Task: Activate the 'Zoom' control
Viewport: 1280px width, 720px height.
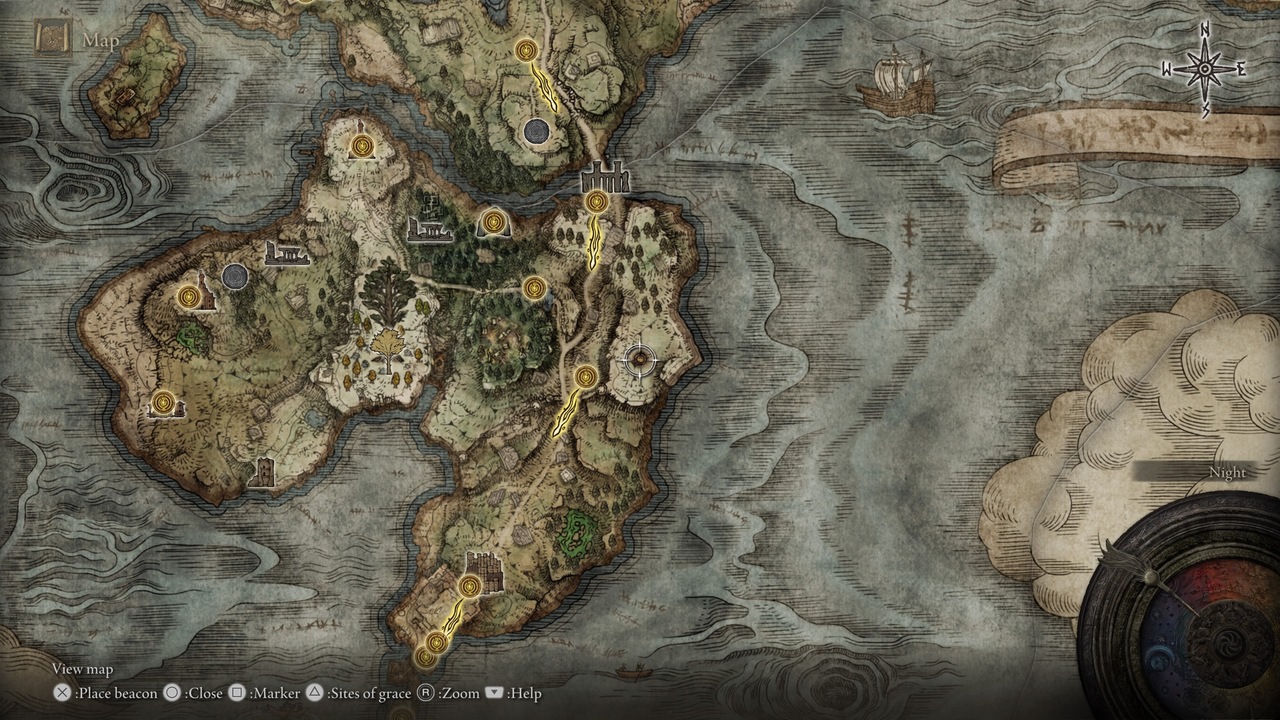Action: pyautogui.click(x=456, y=692)
